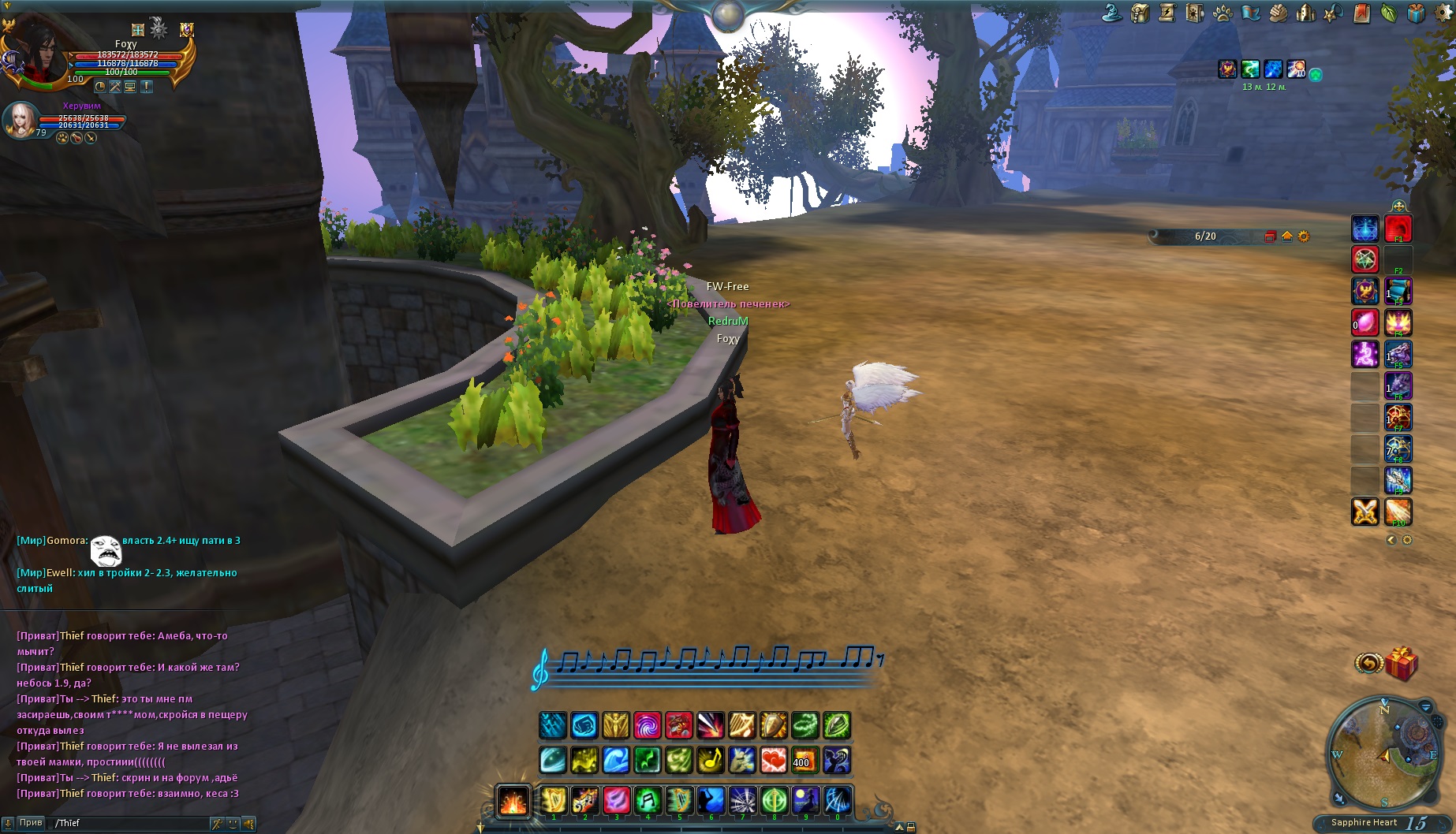This screenshot has width=1456, height=834.
Task: Open the wizard hat character menu
Action: [x=1112, y=13]
